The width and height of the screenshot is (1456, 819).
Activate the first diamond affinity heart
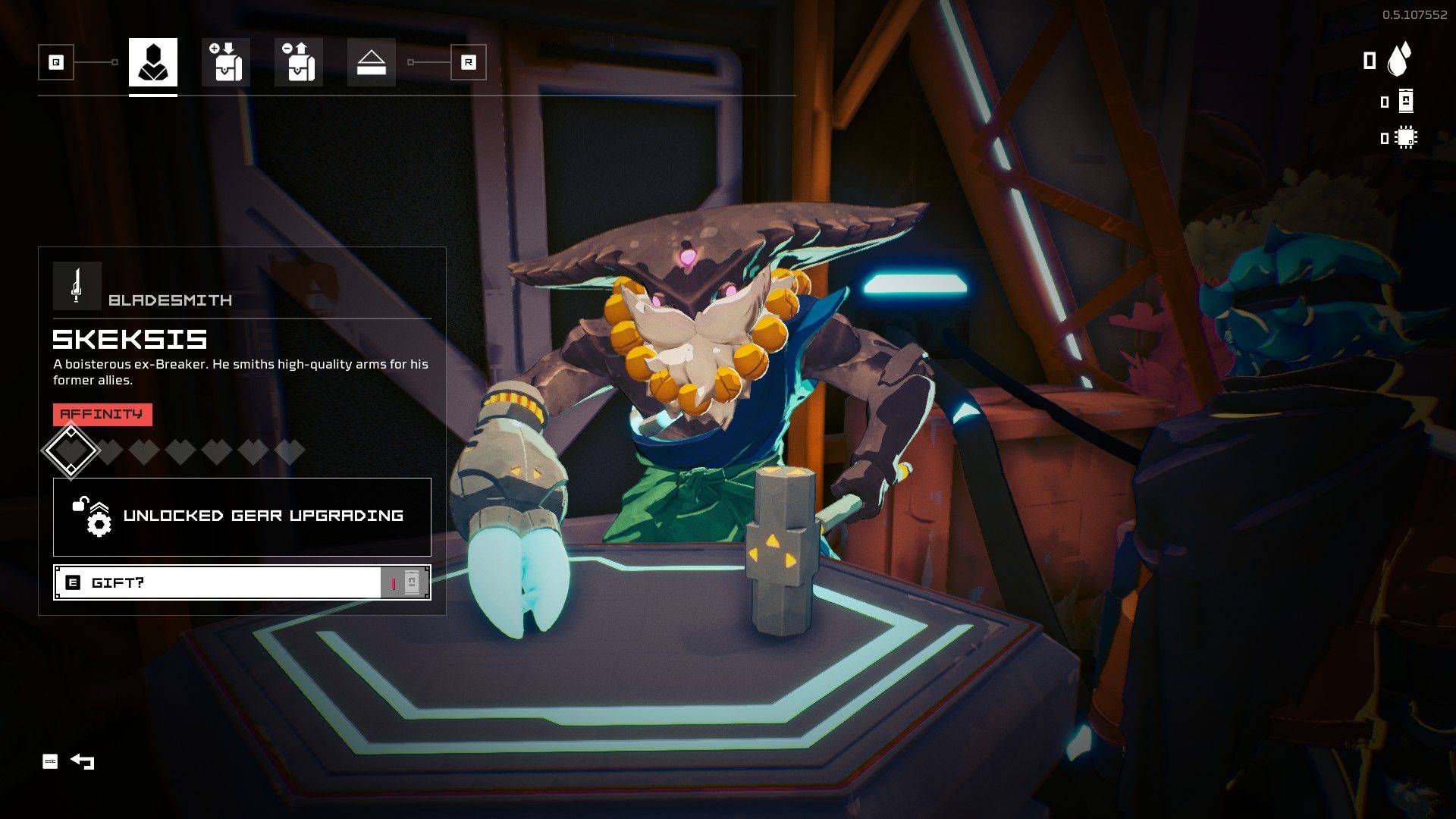click(71, 450)
